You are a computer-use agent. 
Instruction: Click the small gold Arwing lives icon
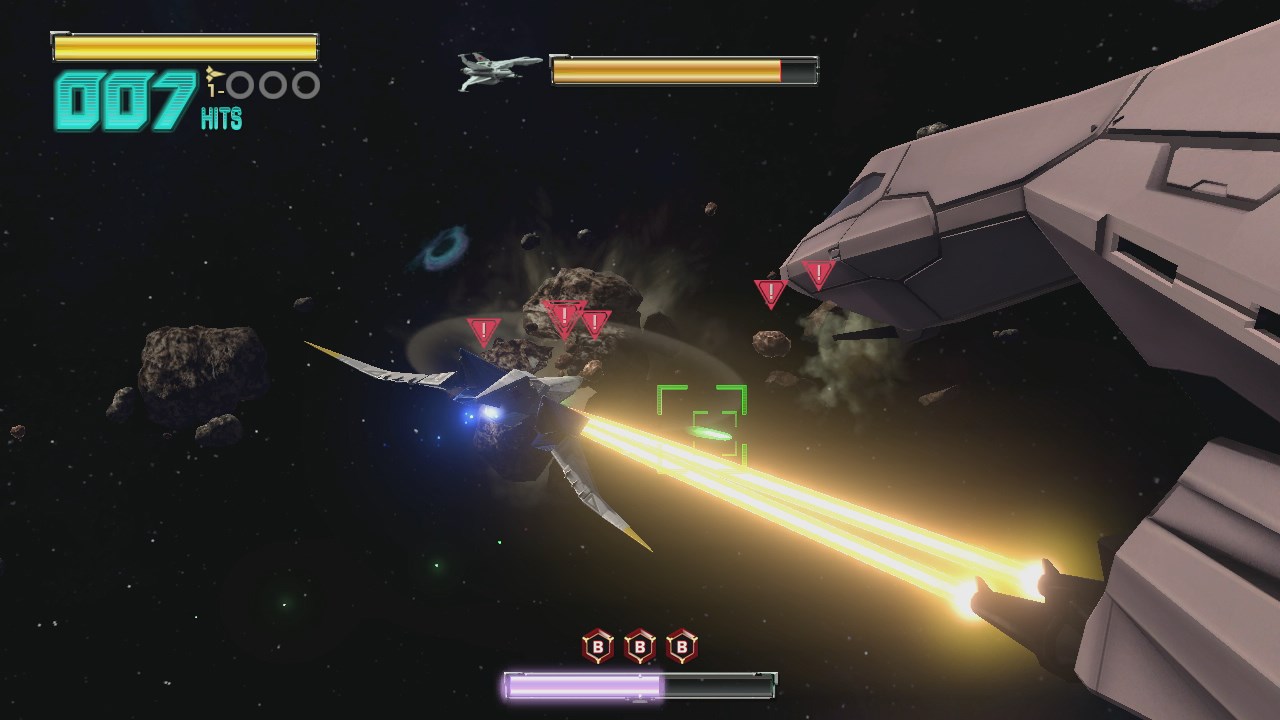tap(213, 73)
